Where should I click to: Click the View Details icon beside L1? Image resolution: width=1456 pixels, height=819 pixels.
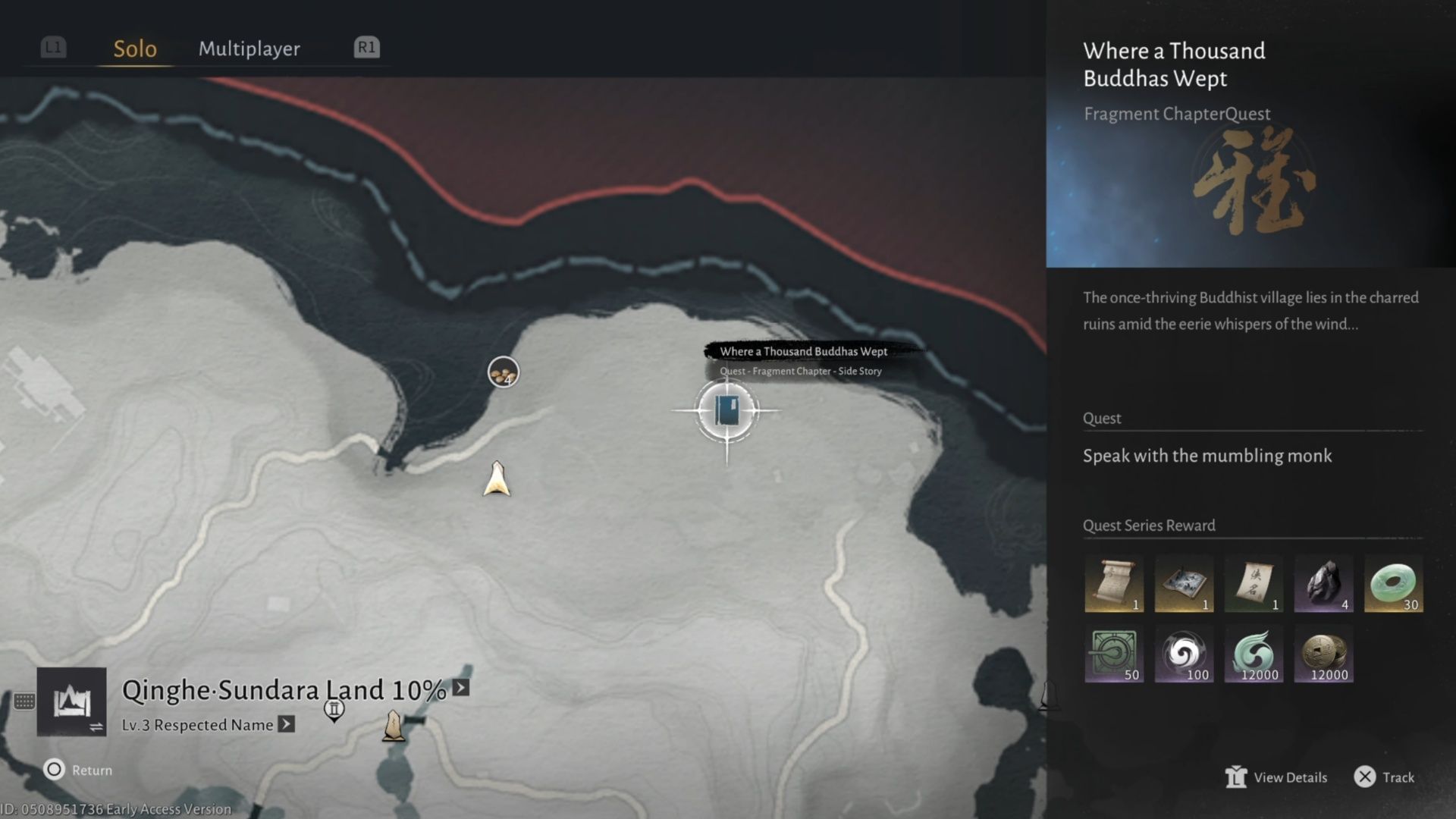click(x=1238, y=777)
